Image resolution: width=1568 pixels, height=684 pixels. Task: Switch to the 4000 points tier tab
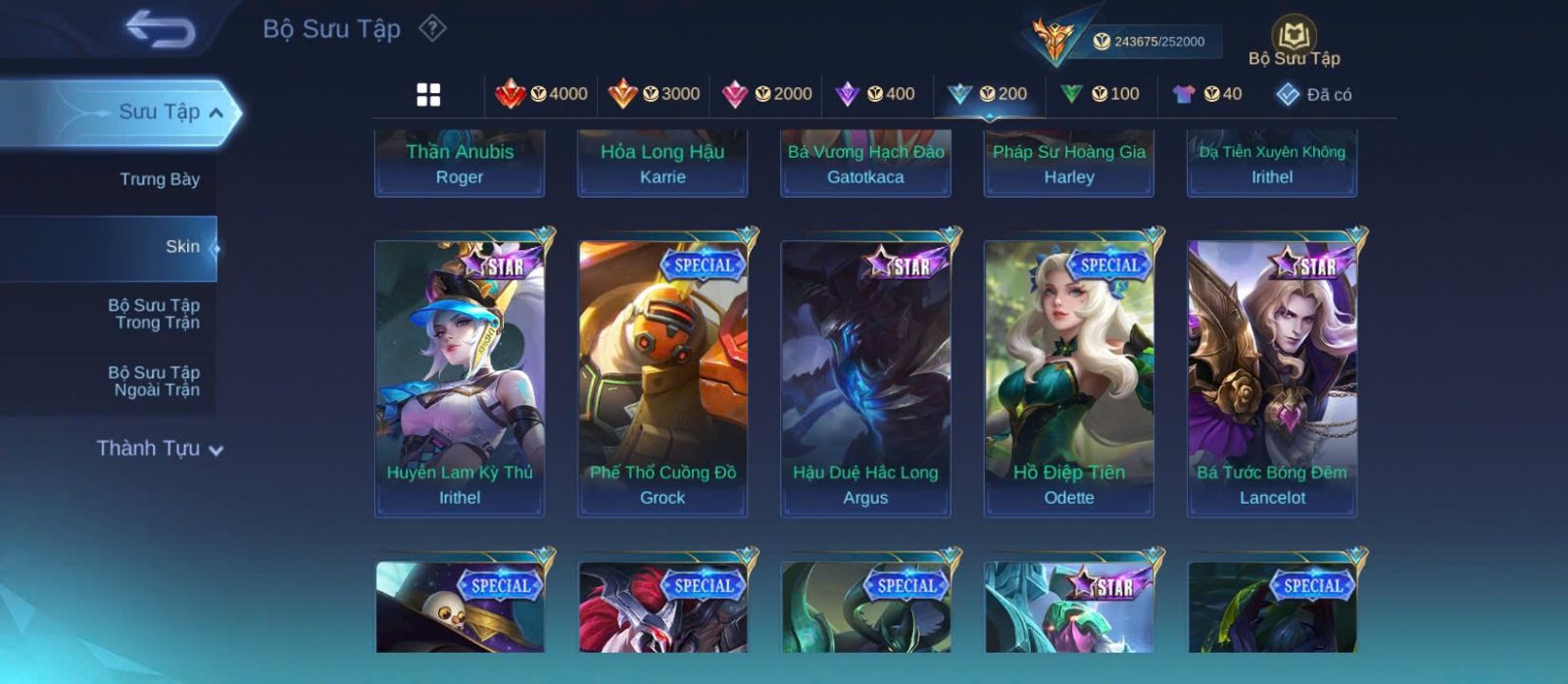click(542, 94)
